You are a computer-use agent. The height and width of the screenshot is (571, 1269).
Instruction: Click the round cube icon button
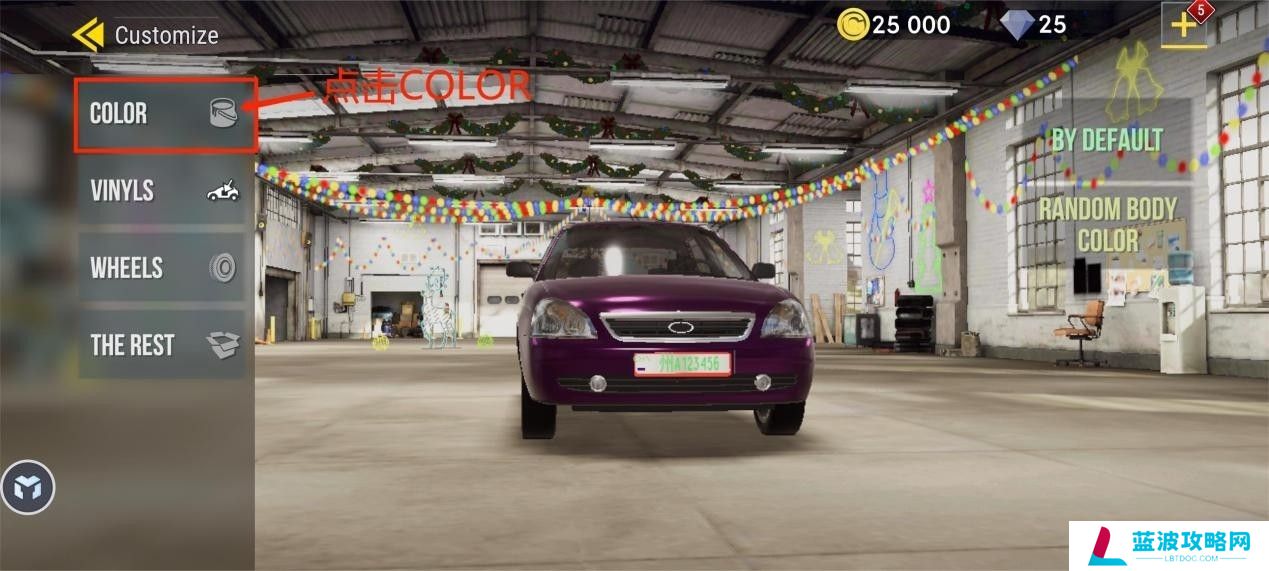point(28,488)
